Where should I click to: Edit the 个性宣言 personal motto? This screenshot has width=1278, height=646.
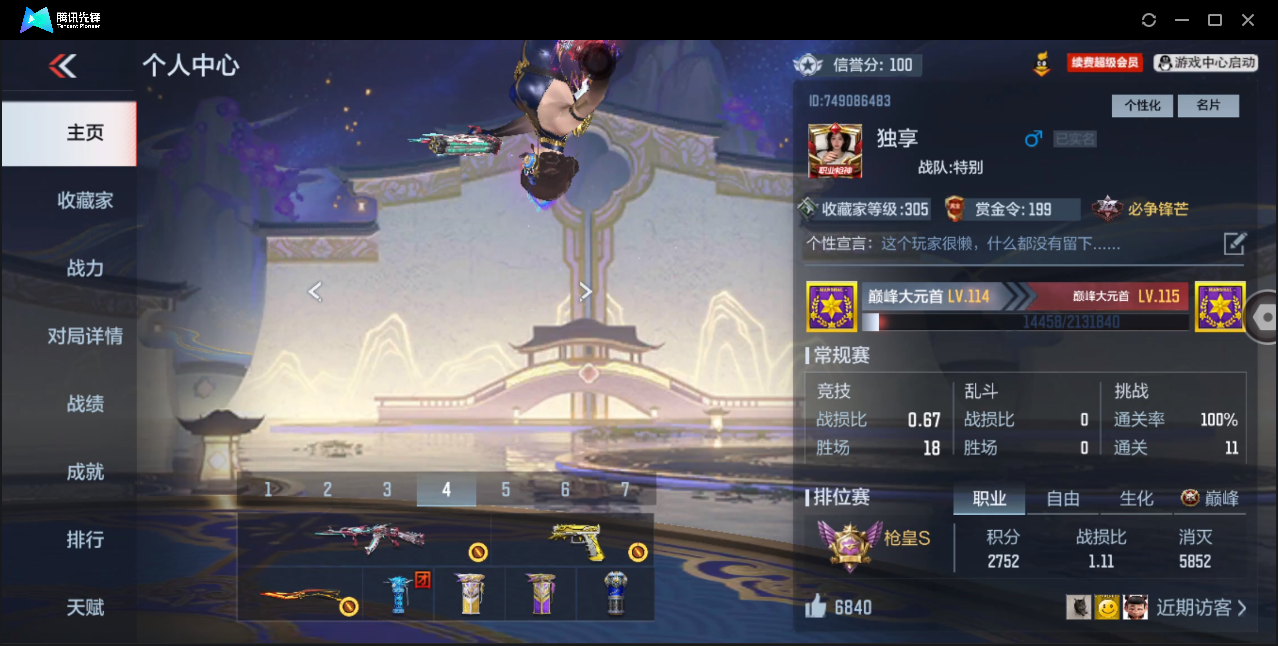tap(1235, 243)
